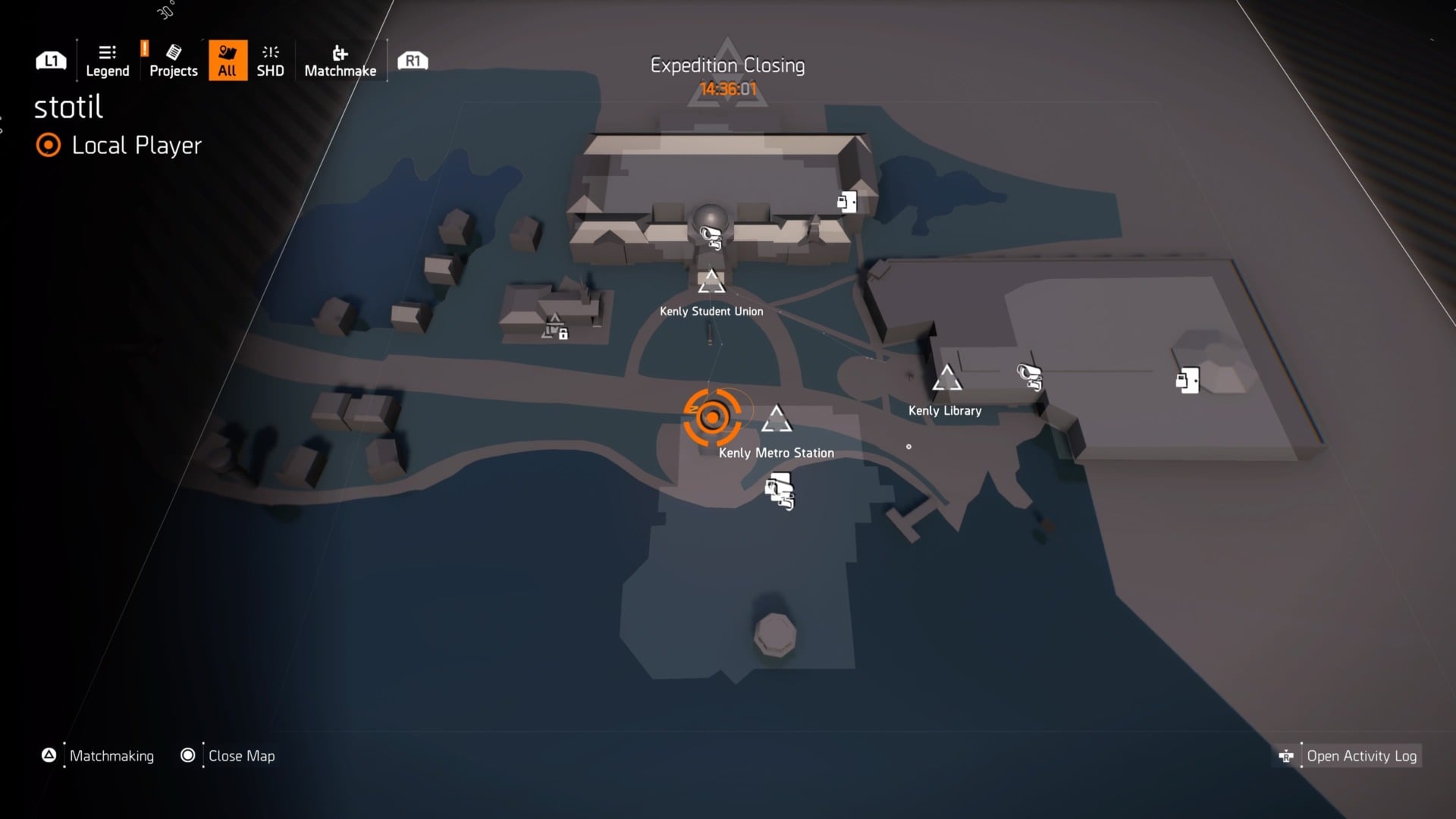
Task: Click the L1 shoulder button prompt
Action: pyautogui.click(x=50, y=60)
